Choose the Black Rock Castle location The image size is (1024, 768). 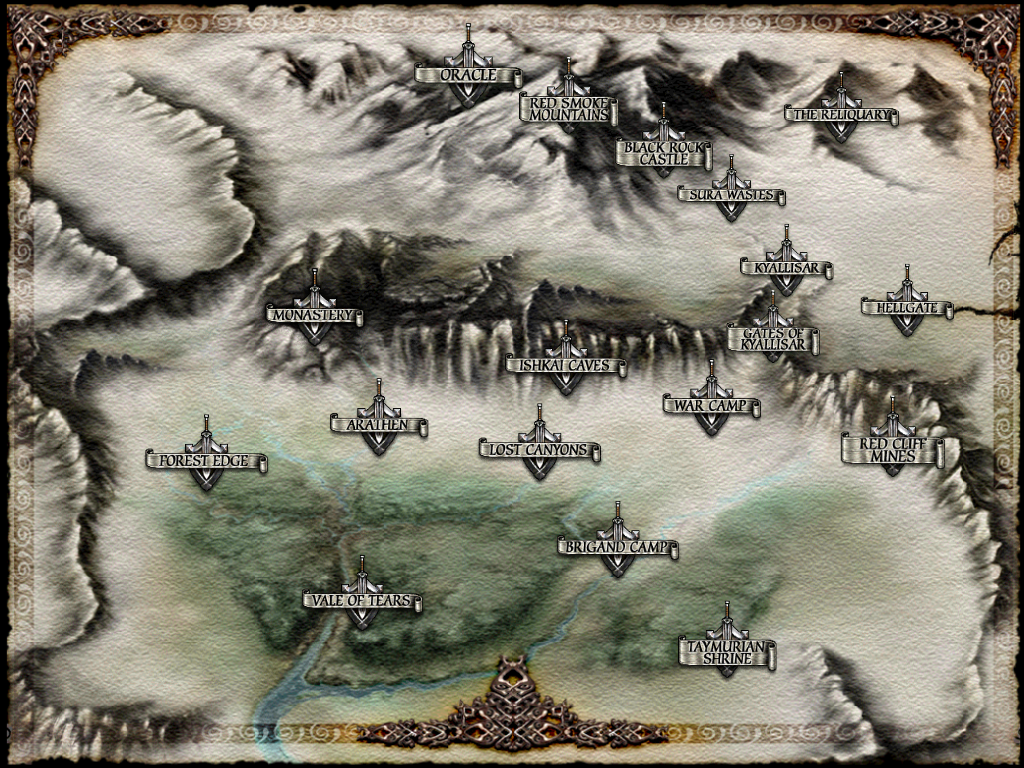pyautogui.click(x=663, y=152)
